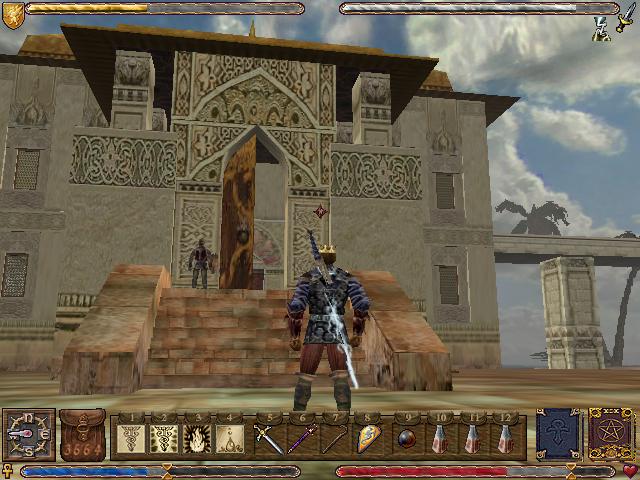Equip the blue and gold shield

(368, 438)
